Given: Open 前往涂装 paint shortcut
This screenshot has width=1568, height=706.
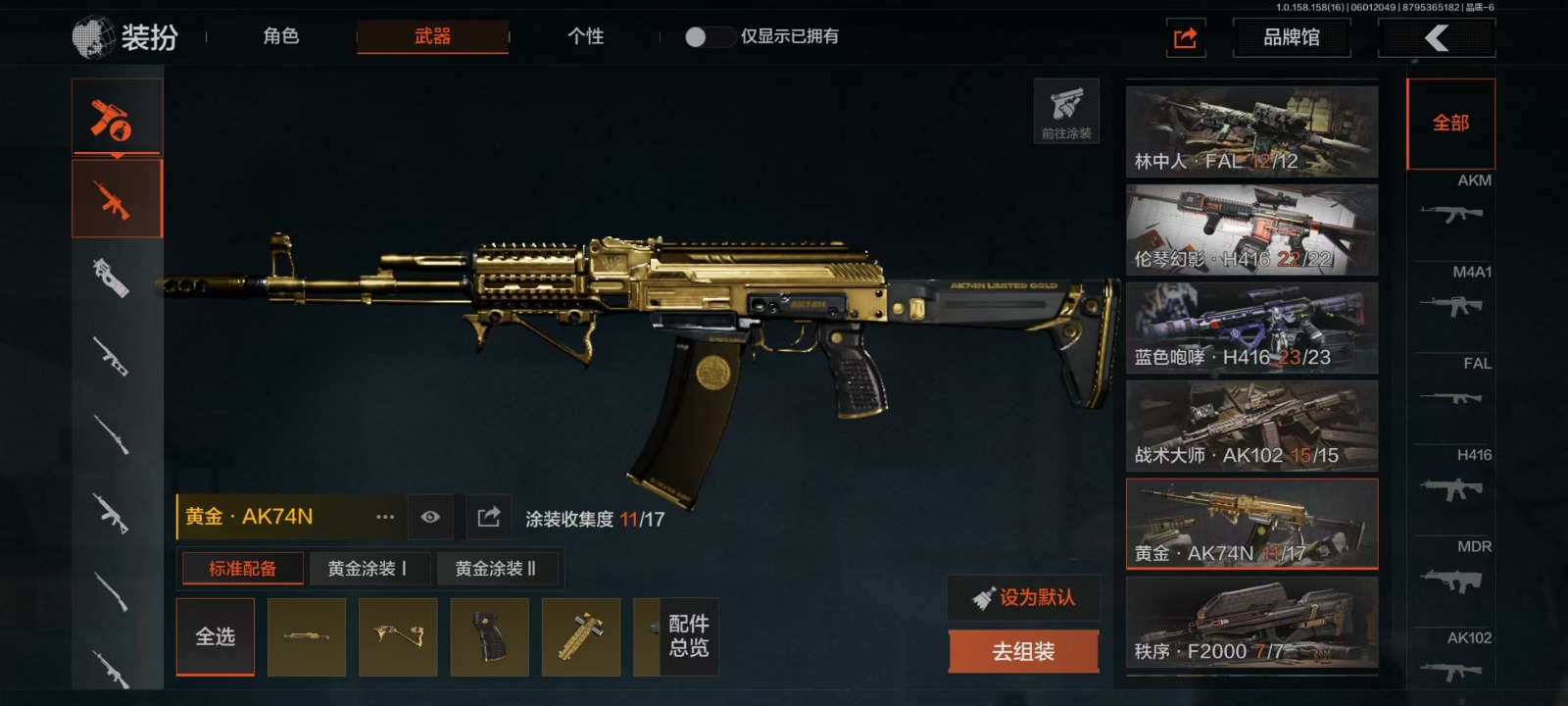Looking at the screenshot, I should [1066, 111].
